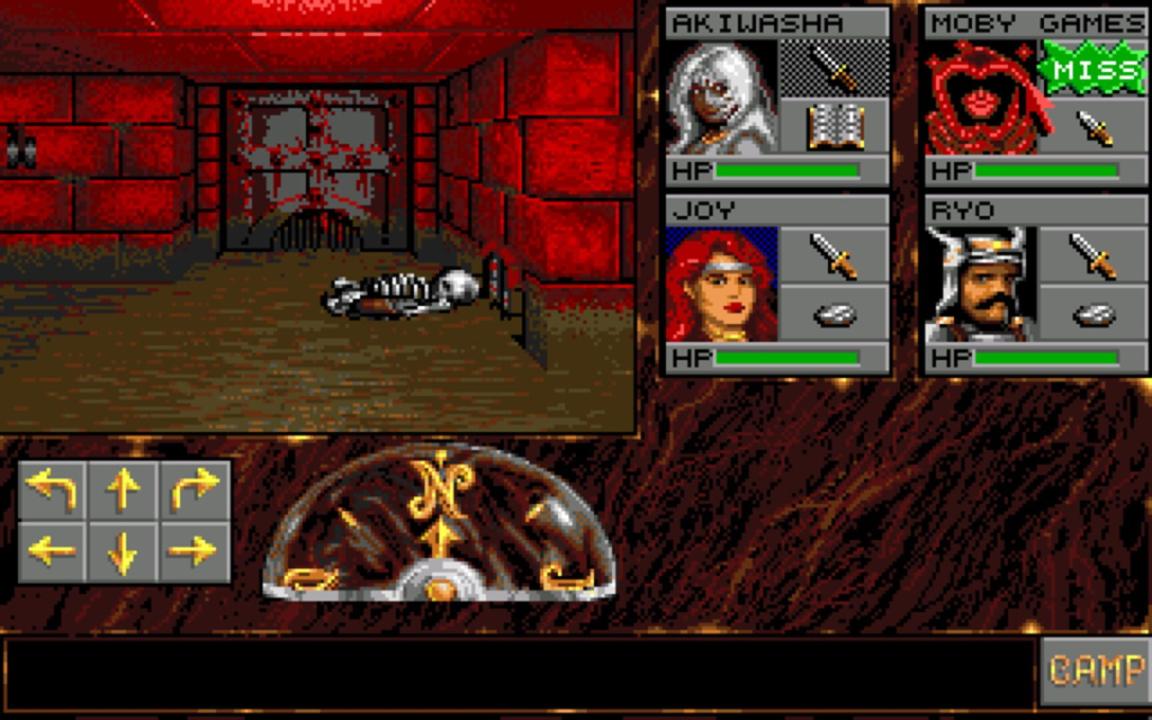
Task: Click Akiwasha's name bar
Action: (777, 23)
